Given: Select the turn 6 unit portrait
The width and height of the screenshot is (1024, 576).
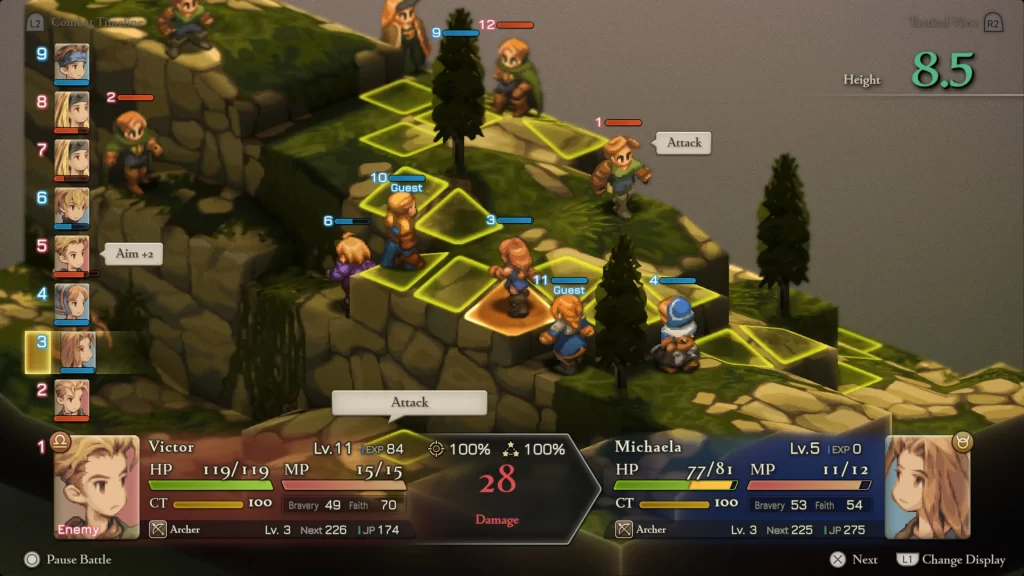Looking at the screenshot, I should click(x=71, y=206).
